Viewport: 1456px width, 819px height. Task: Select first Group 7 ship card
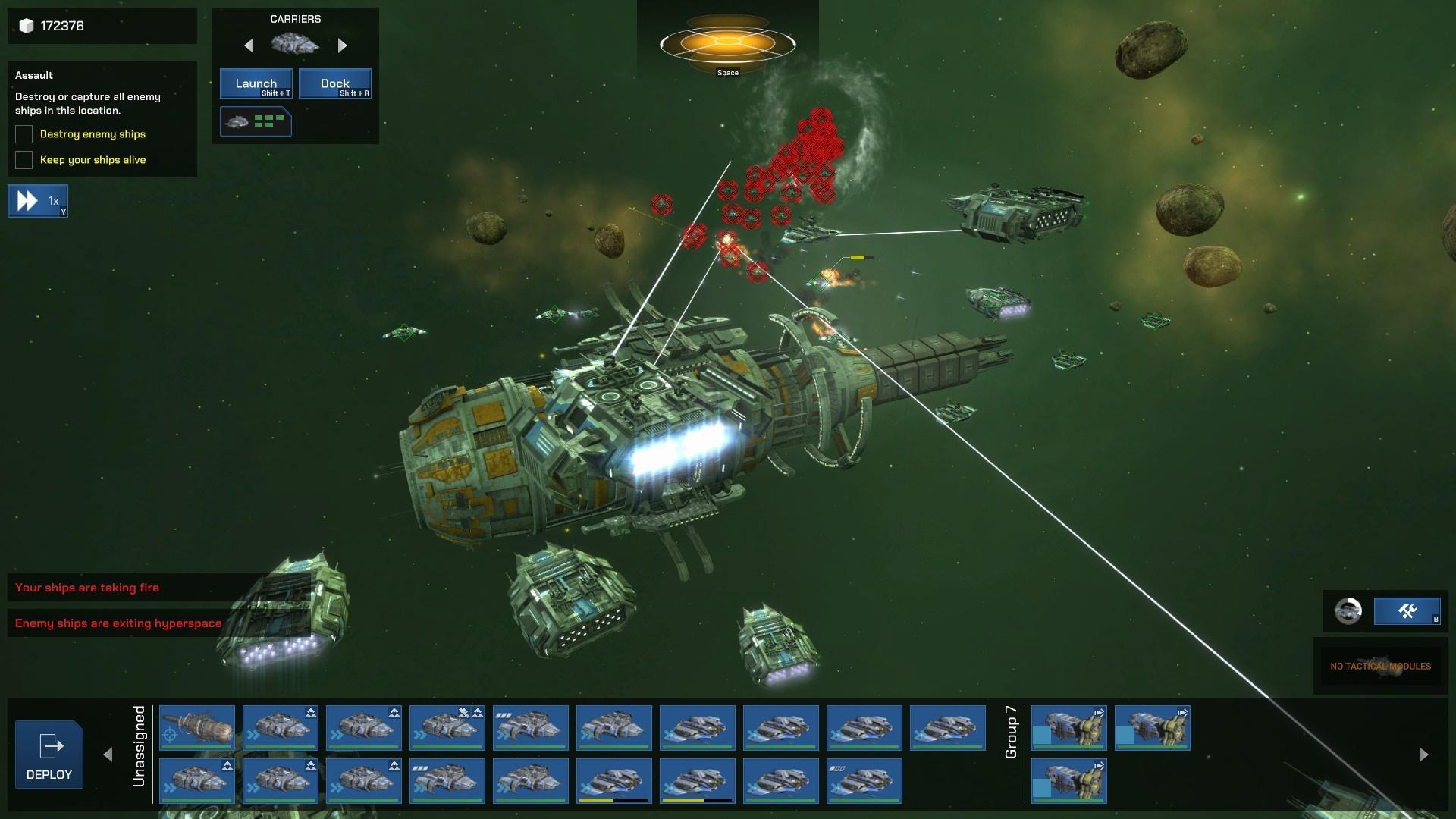coord(1068,727)
